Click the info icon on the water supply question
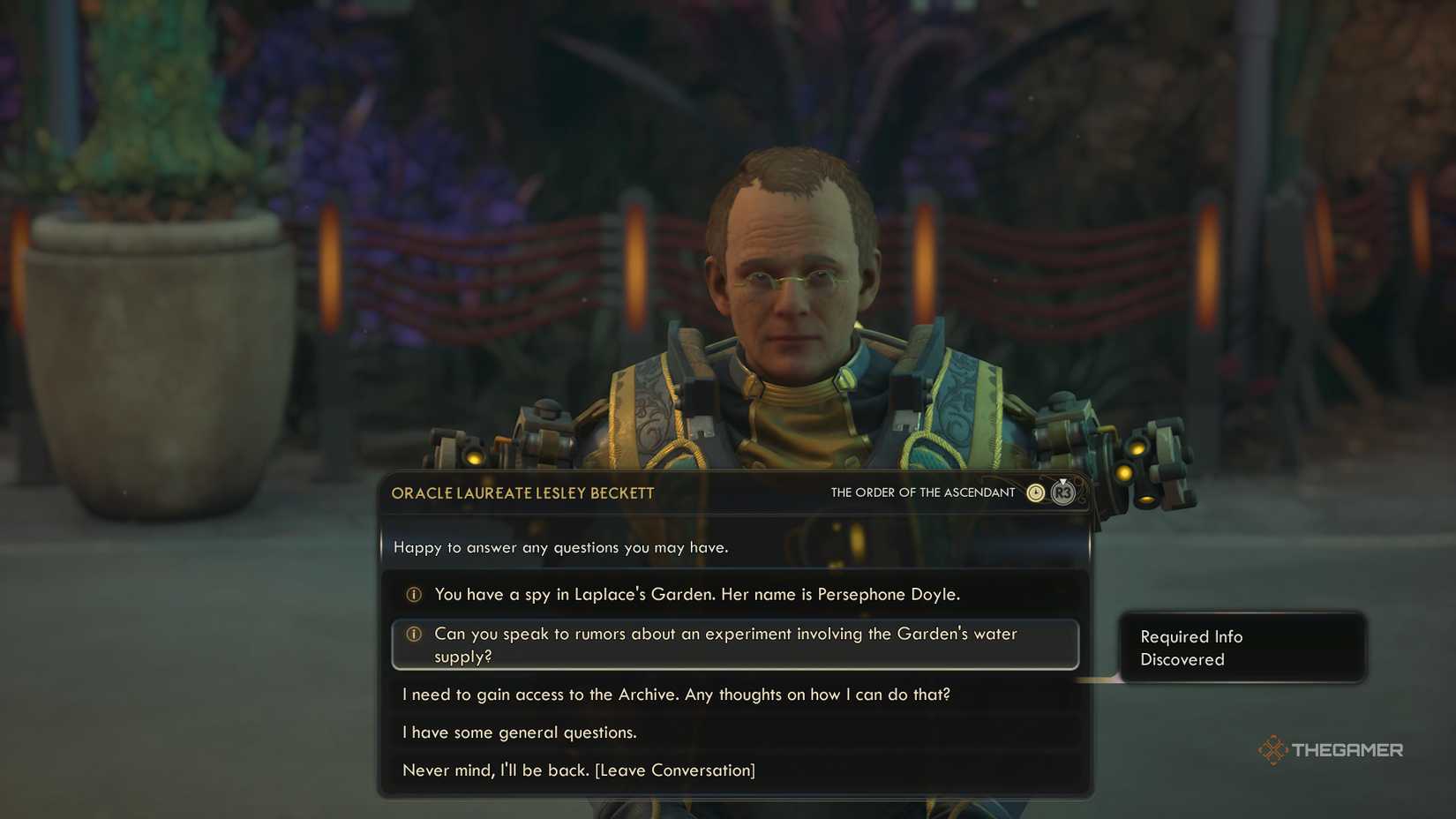 coord(413,634)
